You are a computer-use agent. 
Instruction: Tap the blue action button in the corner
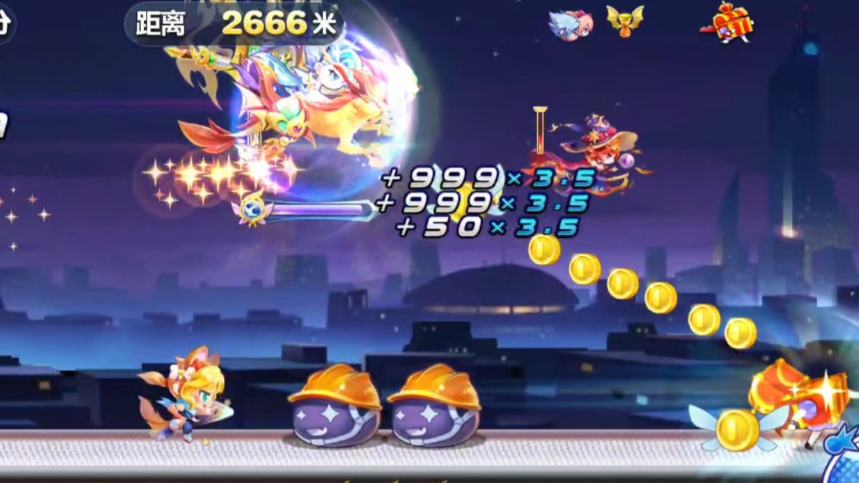point(840,461)
